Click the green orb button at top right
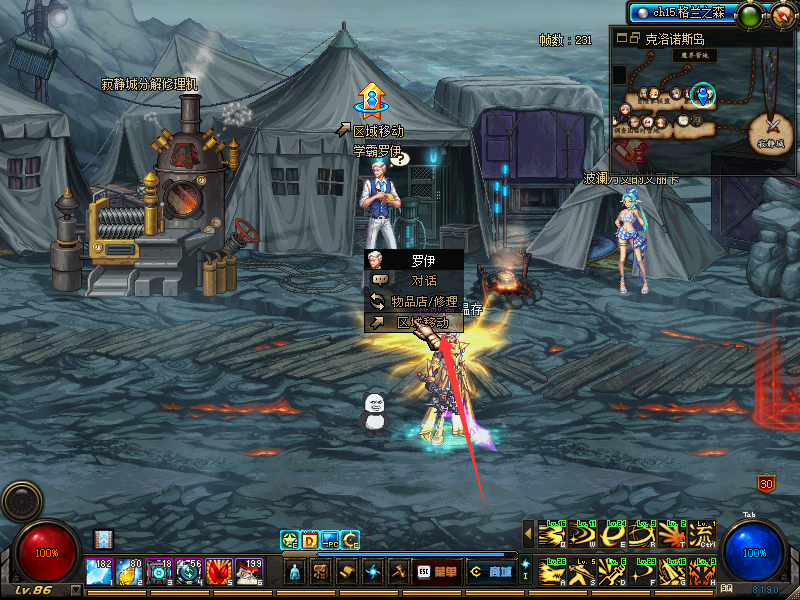Image resolution: width=800 pixels, height=600 pixels. point(749,15)
